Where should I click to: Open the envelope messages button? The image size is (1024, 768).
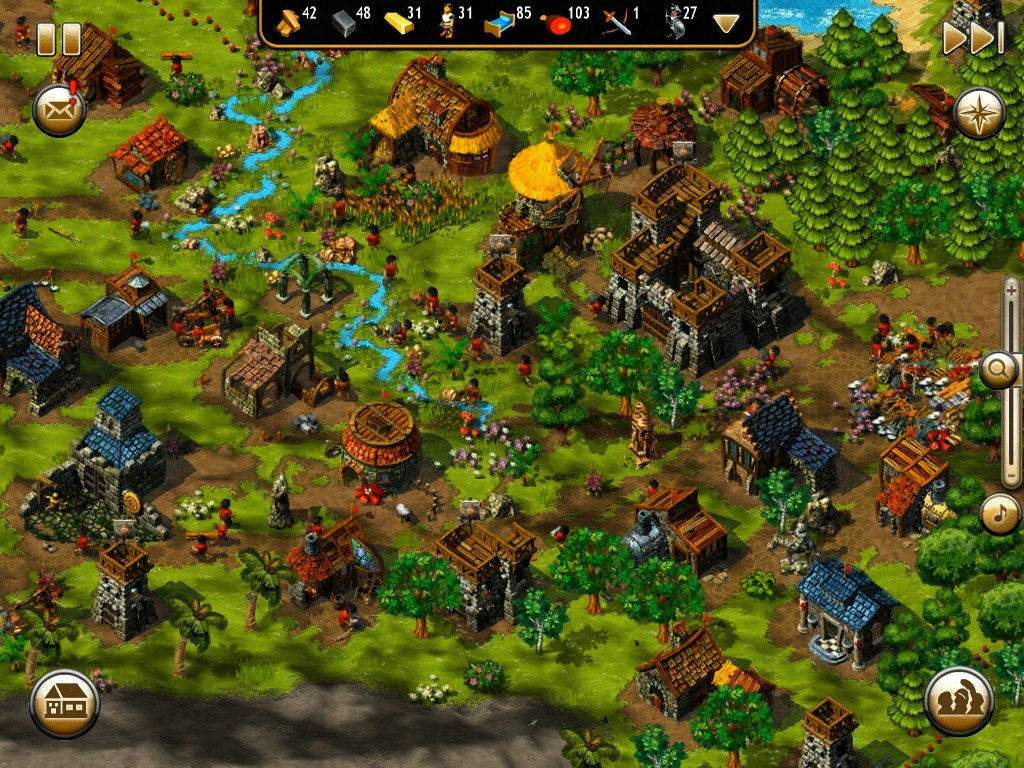pos(59,109)
